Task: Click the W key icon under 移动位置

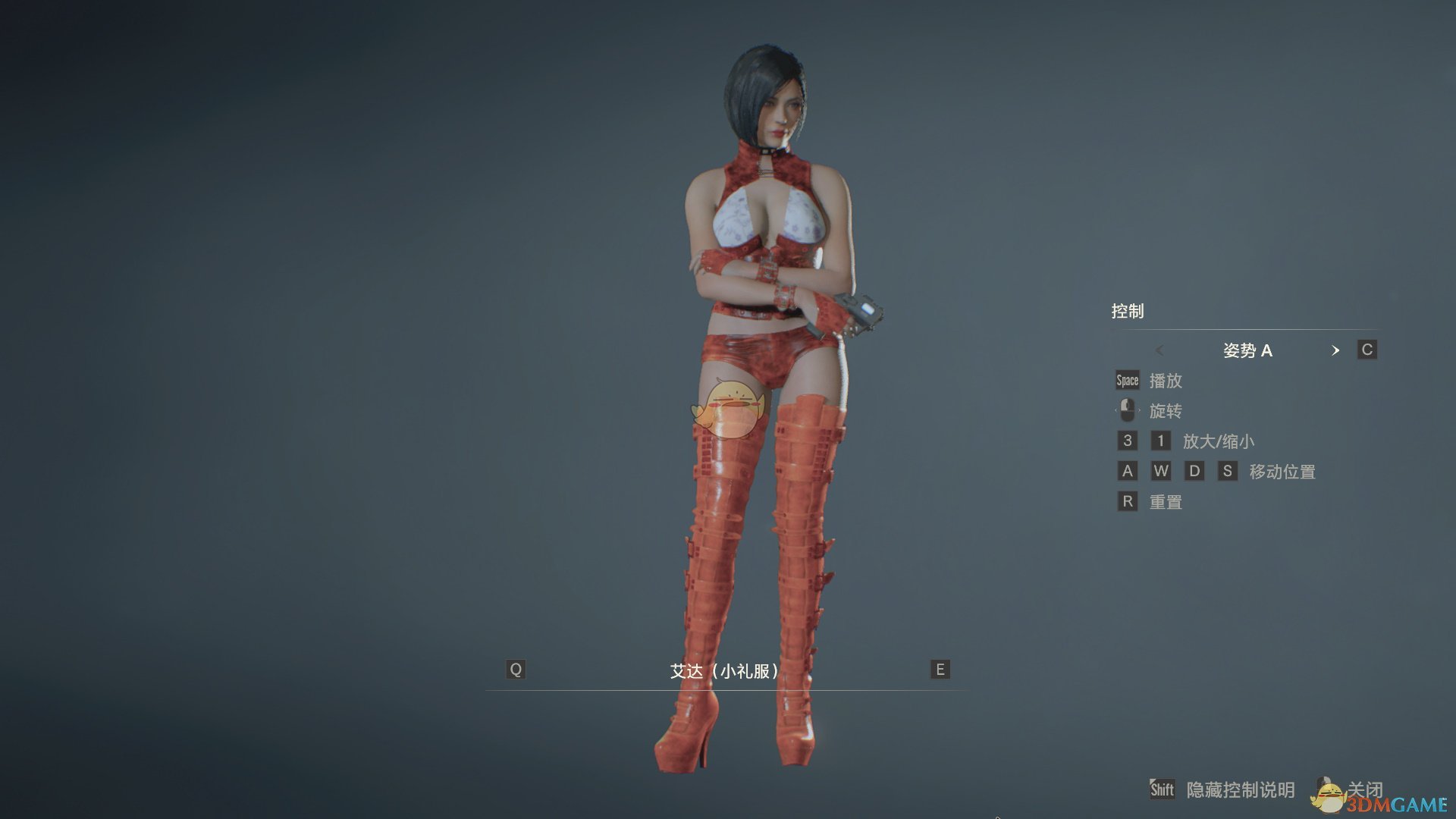Action: pyautogui.click(x=1161, y=471)
